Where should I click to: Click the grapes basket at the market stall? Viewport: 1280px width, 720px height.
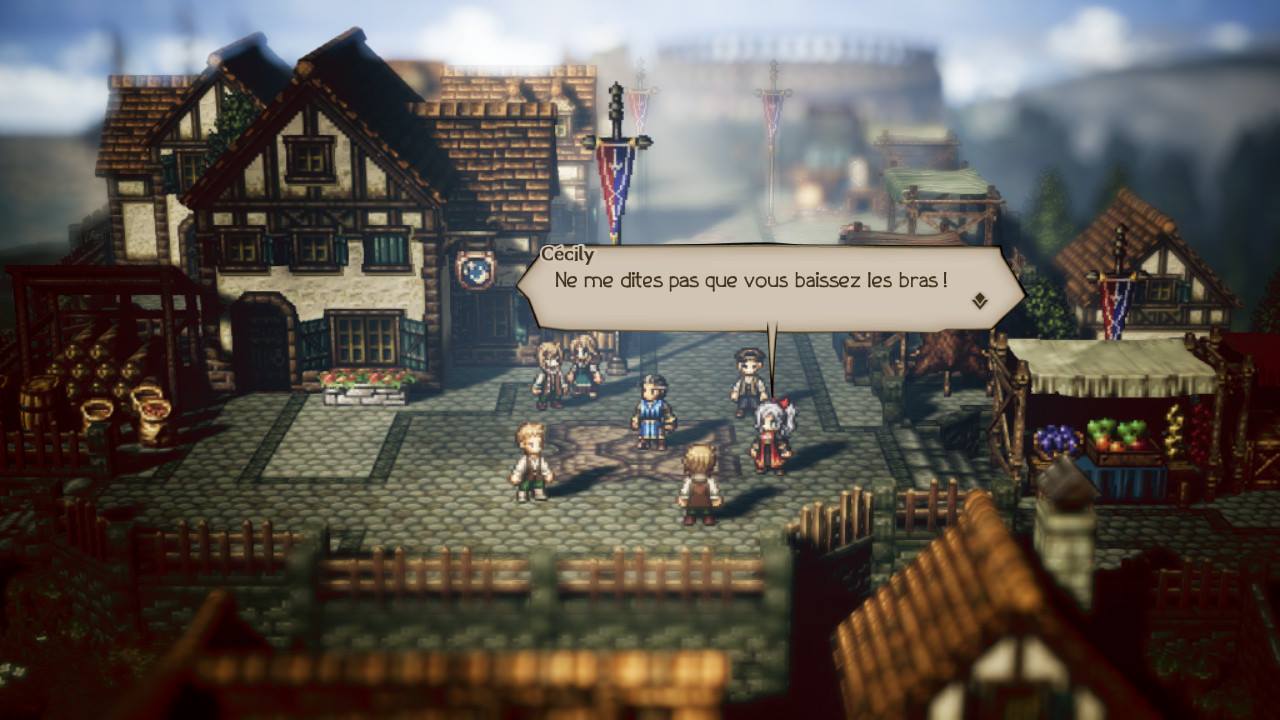(x=1056, y=438)
